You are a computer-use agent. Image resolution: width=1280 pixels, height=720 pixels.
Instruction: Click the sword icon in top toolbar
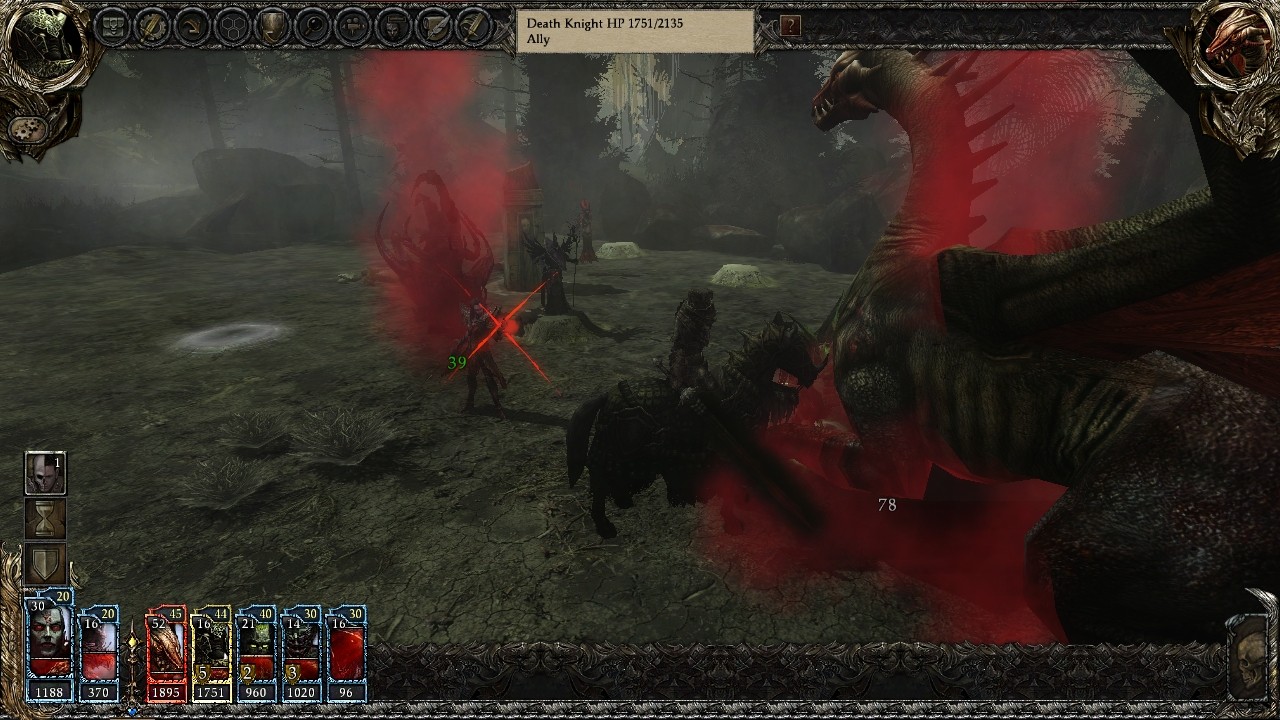pos(474,26)
